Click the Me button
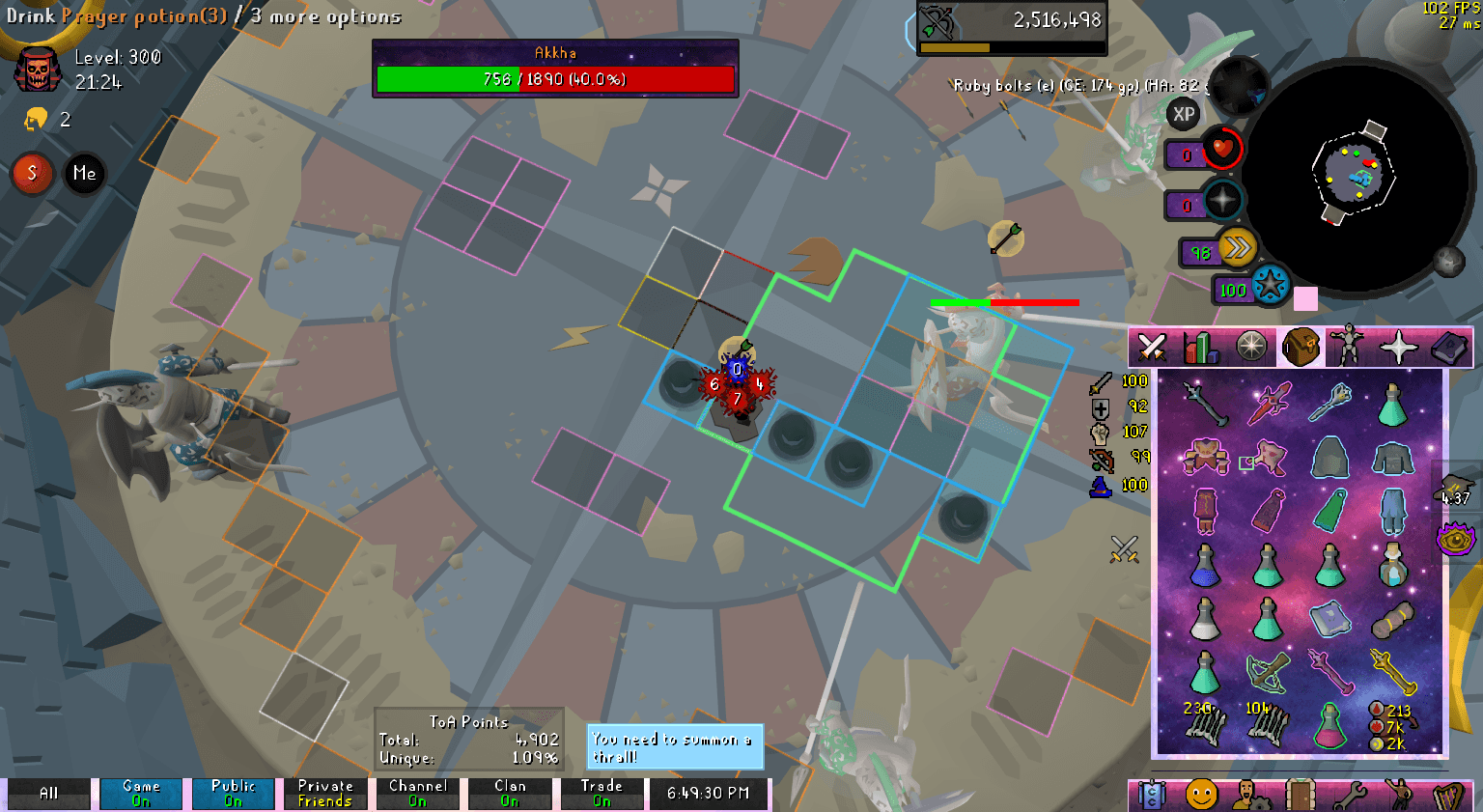 pos(84,175)
